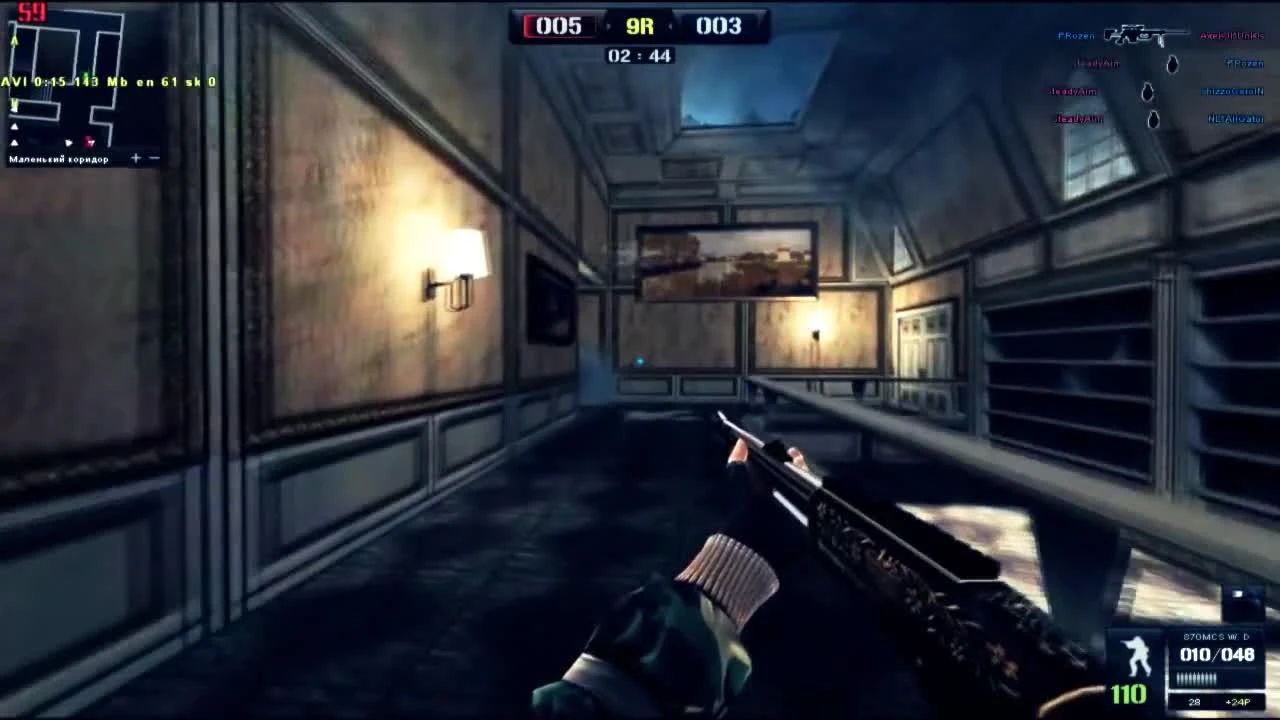This screenshot has height=720, width=1280.
Task: Click the headshot icon beside HeadyAim's second kill
Action: pyautogui.click(x=1148, y=92)
